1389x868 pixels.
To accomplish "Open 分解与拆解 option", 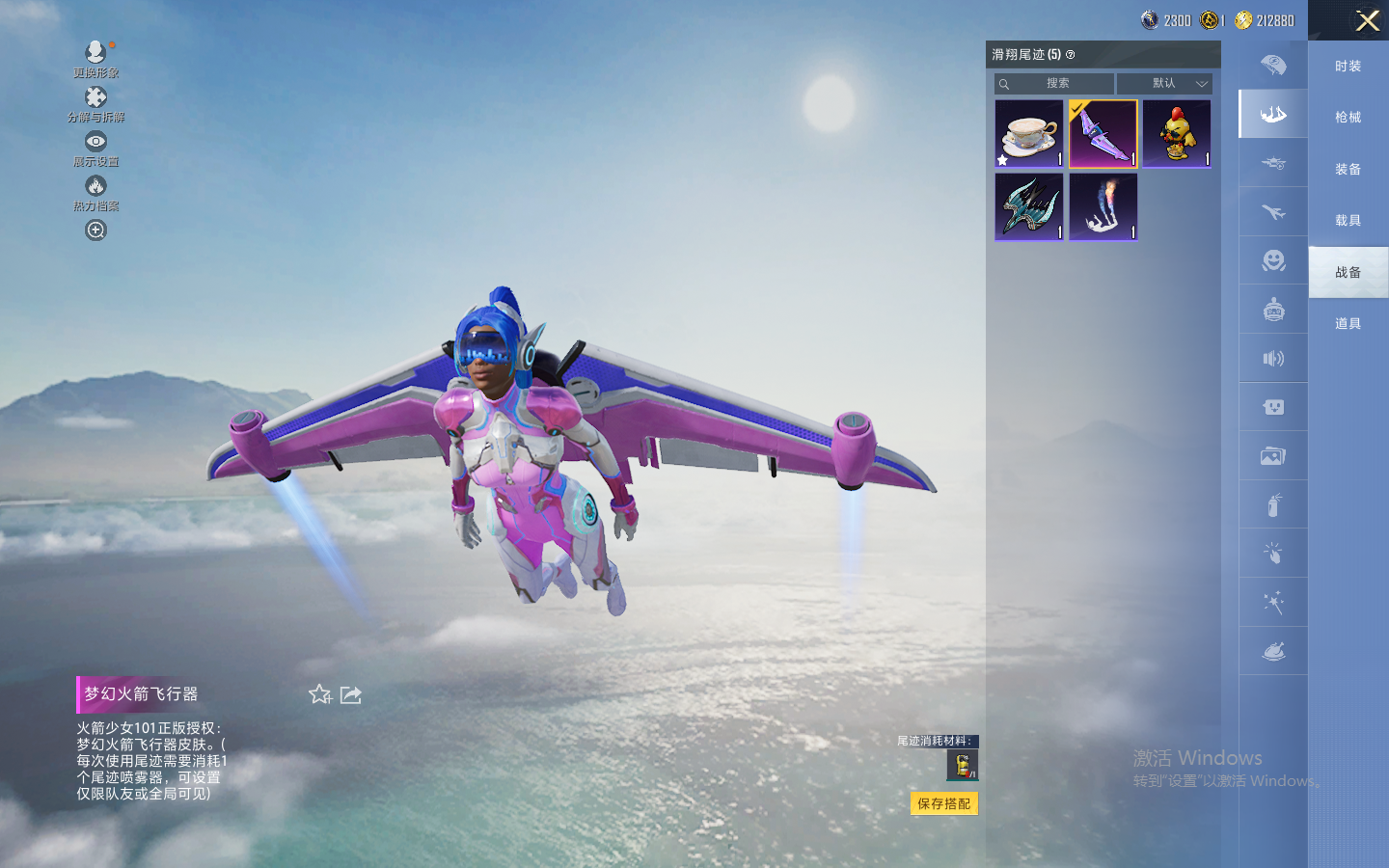I will [95, 103].
